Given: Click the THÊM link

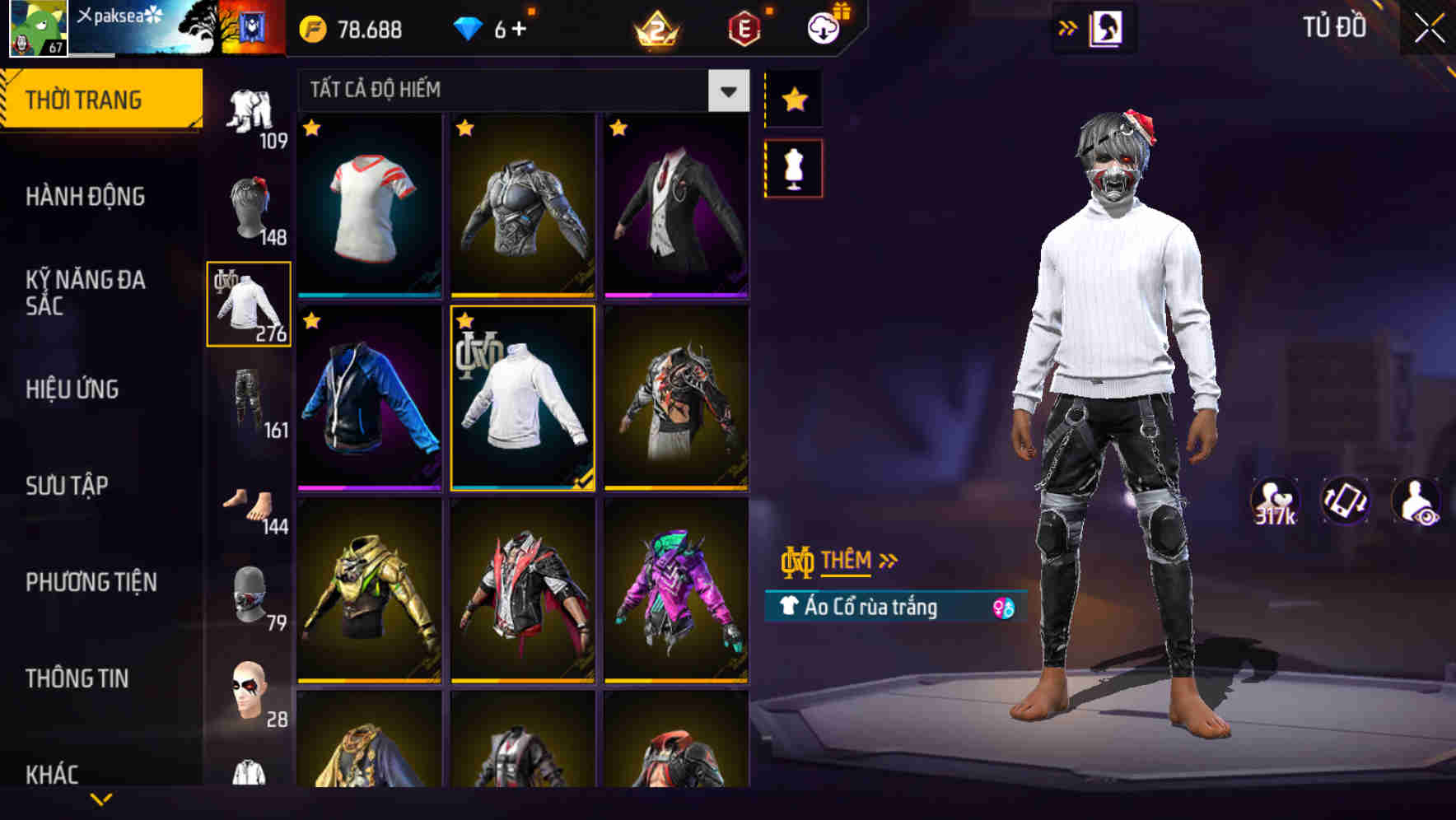Looking at the screenshot, I should pos(848,561).
